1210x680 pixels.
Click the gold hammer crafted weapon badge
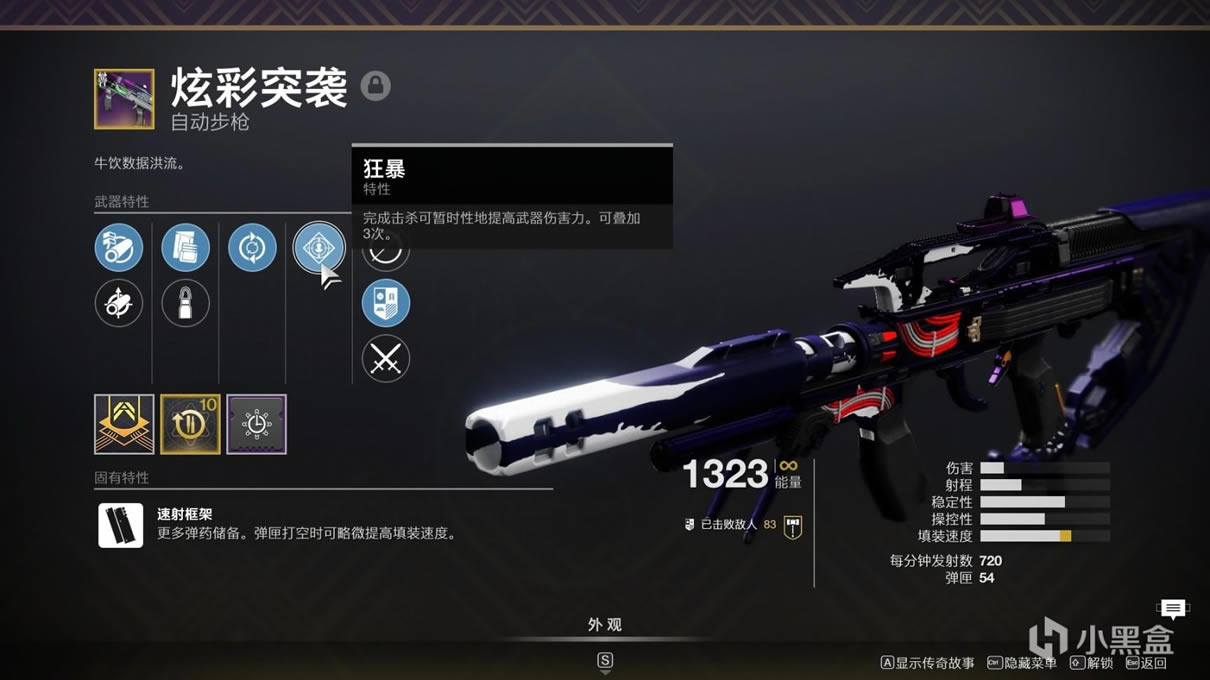pyautogui.click(x=793, y=525)
